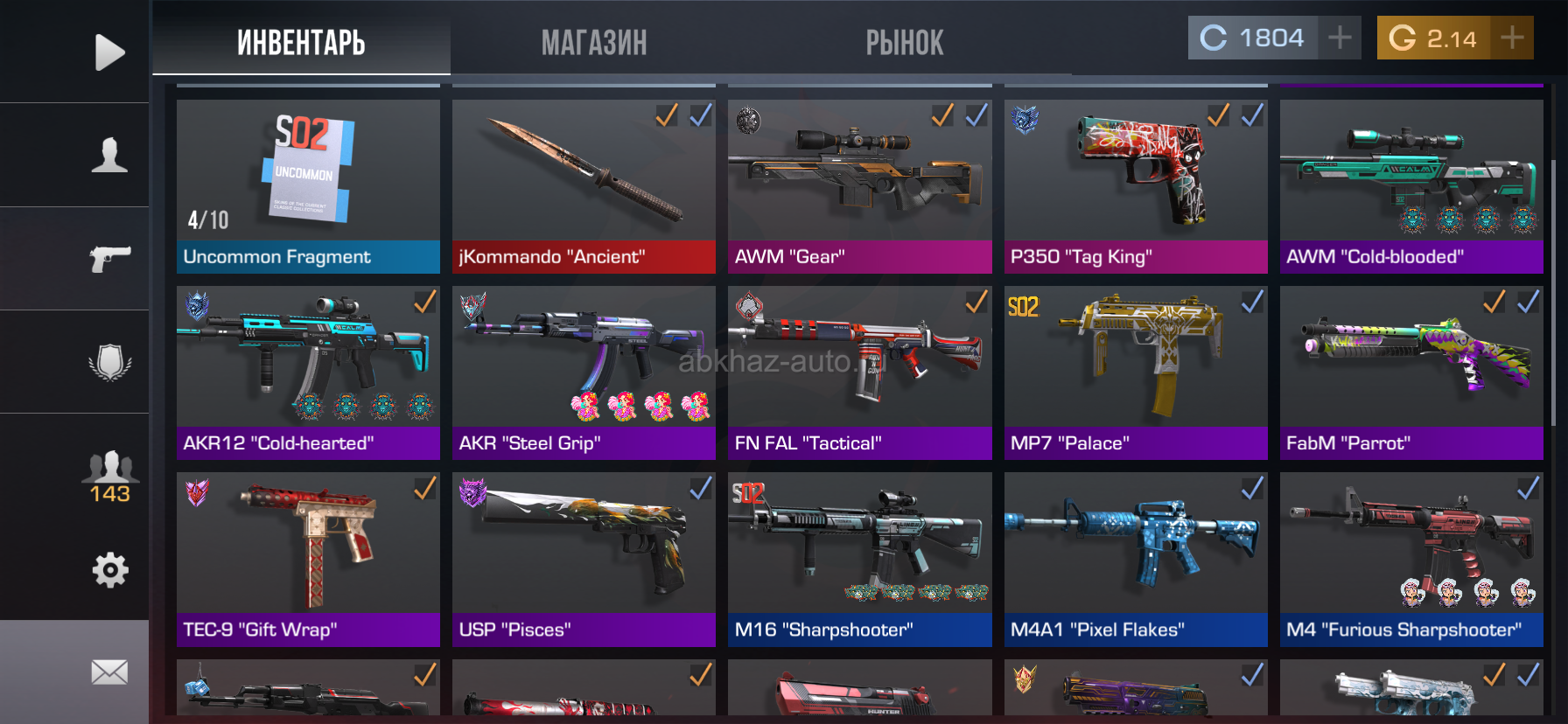Switch to the Инвентарь tab
Viewport: 1568px width, 724px height.
click(x=301, y=42)
